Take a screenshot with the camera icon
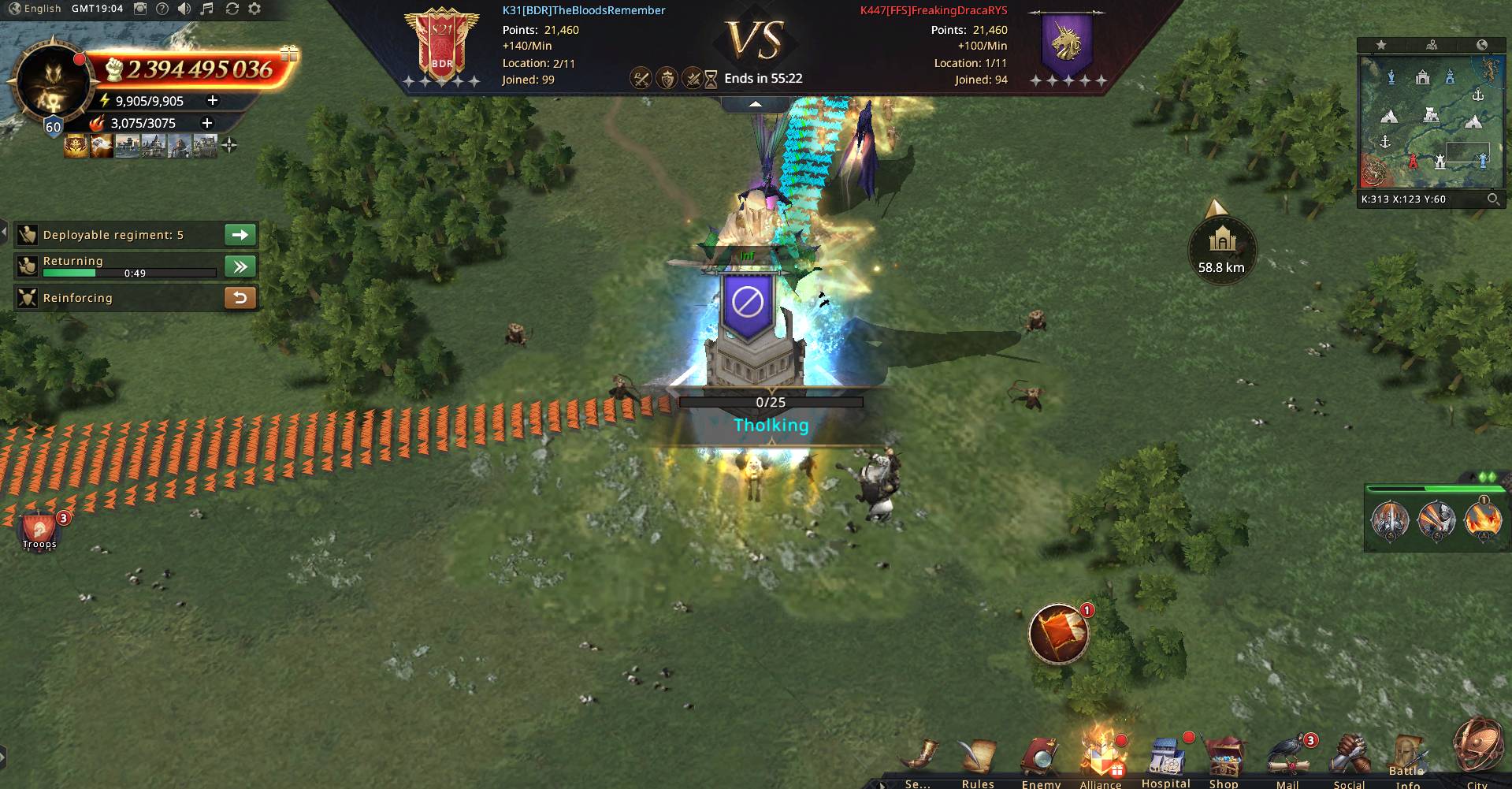 point(139,9)
